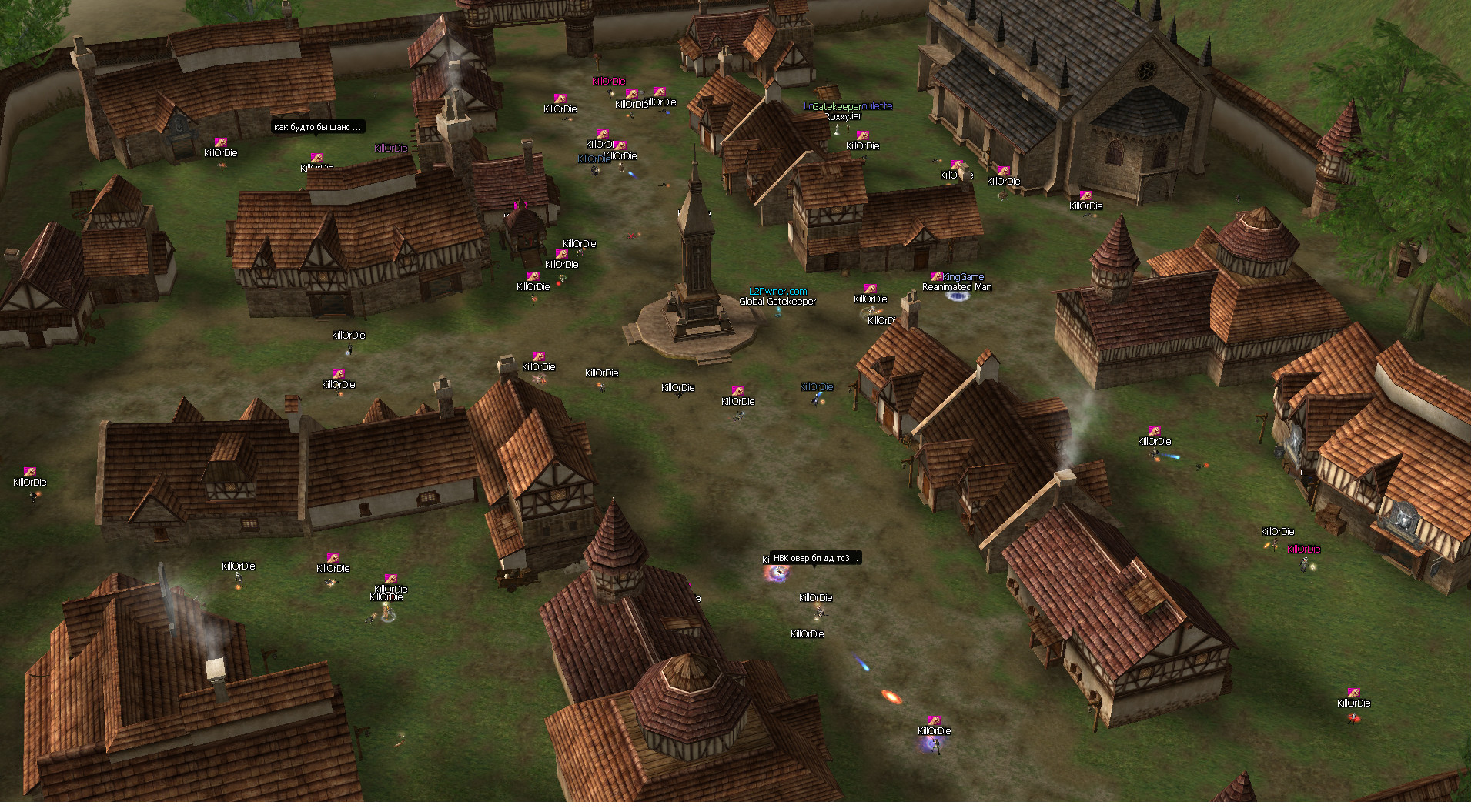Target the Reanimated Man nameplate
Screen dimensions: 1478x812
pyautogui.click(x=957, y=287)
